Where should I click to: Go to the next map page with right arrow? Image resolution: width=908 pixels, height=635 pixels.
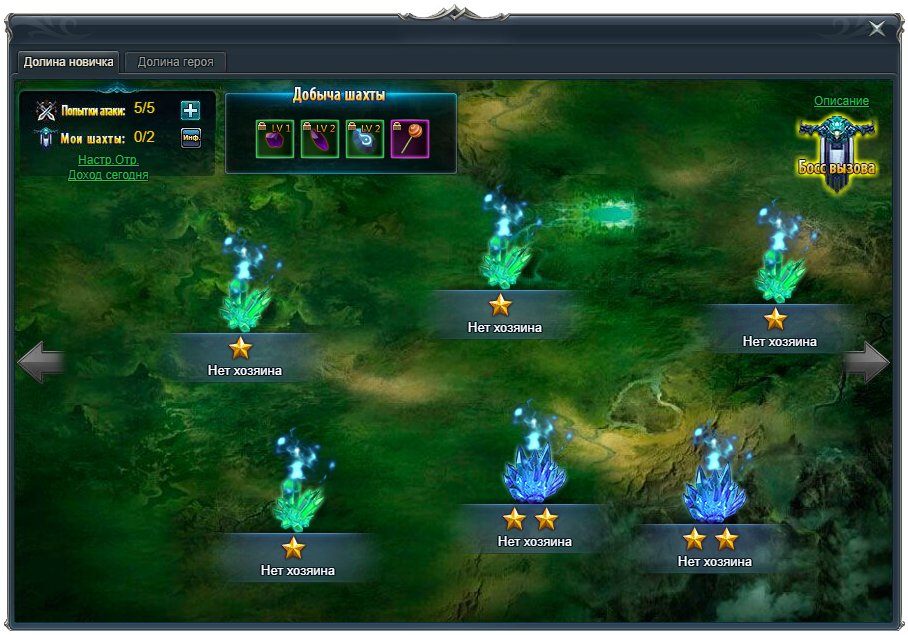[x=866, y=362]
